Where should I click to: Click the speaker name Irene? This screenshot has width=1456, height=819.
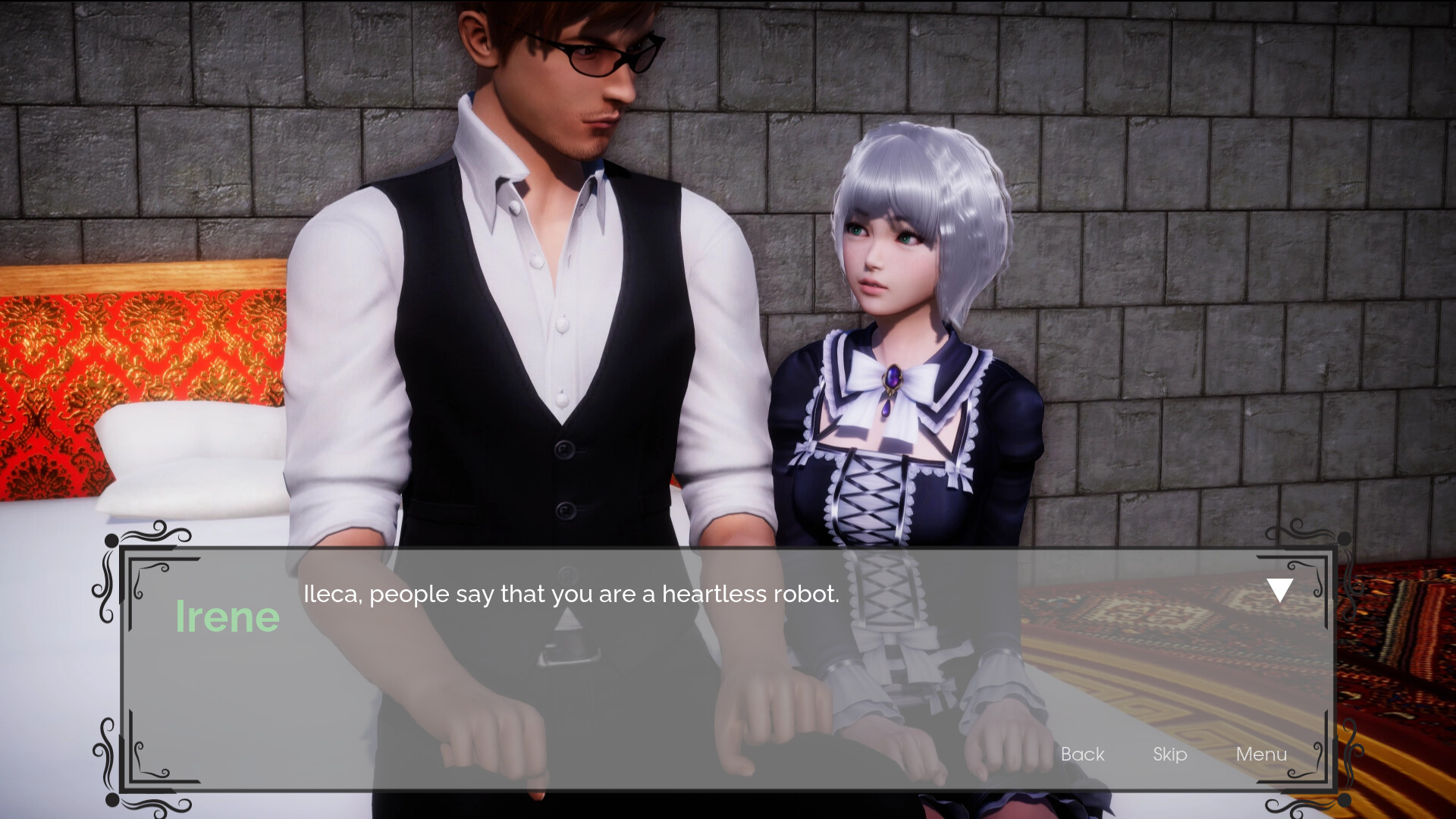pyautogui.click(x=227, y=616)
